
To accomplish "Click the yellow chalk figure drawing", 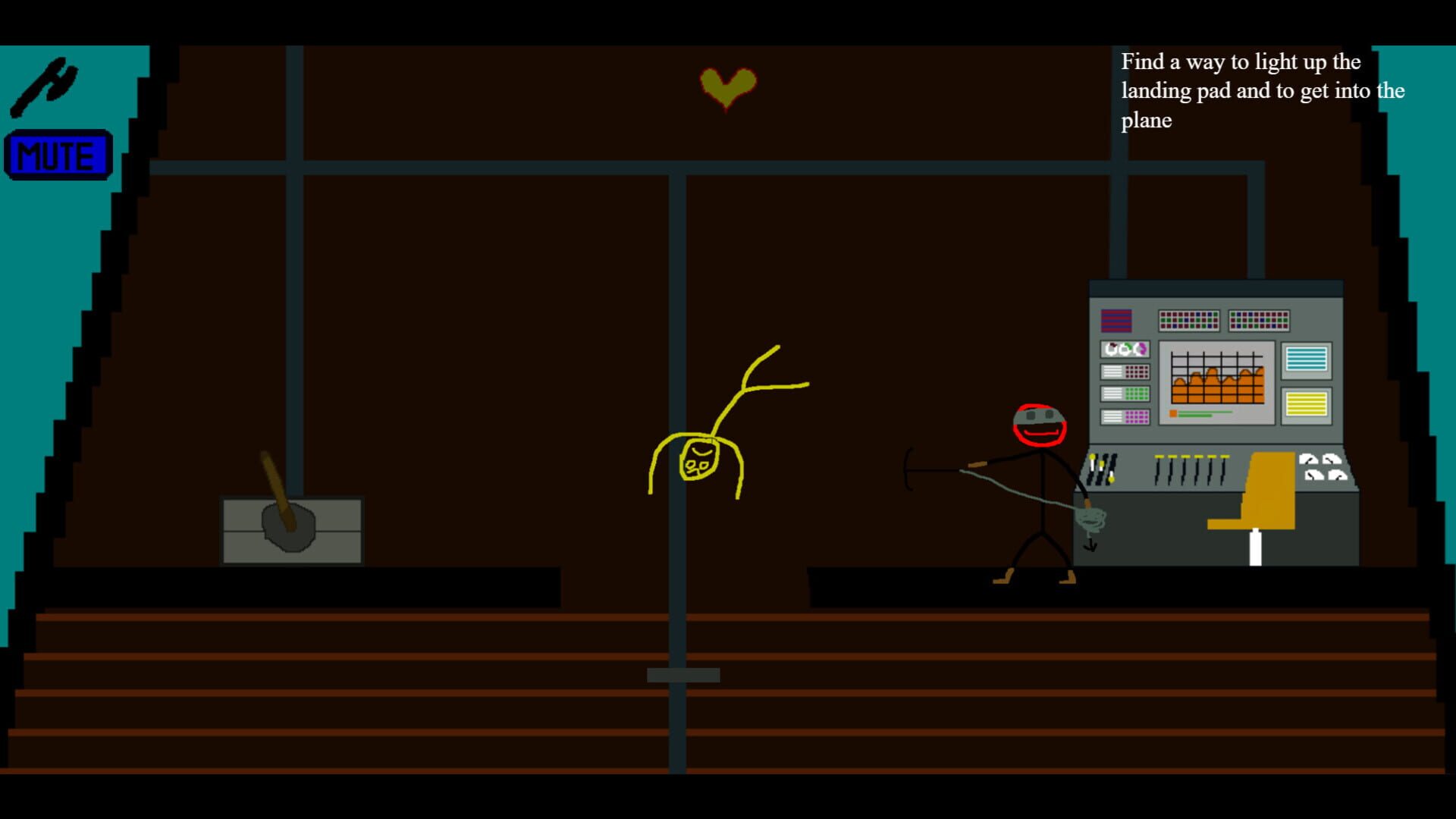I will 701,455.
